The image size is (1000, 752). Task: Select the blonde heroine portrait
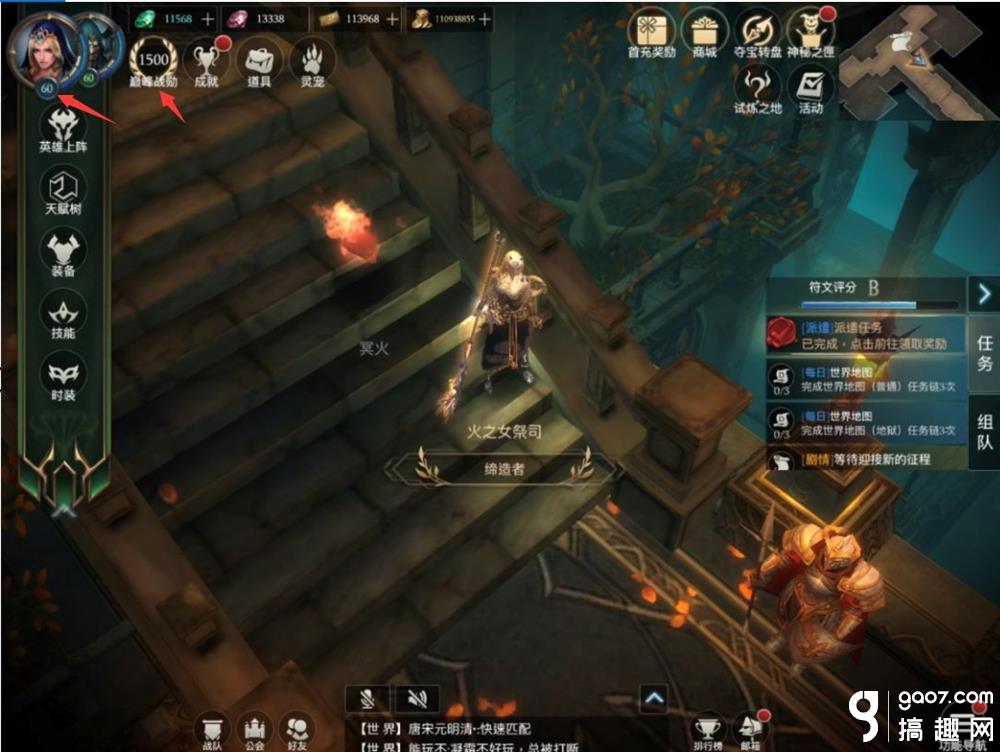(x=40, y=48)
